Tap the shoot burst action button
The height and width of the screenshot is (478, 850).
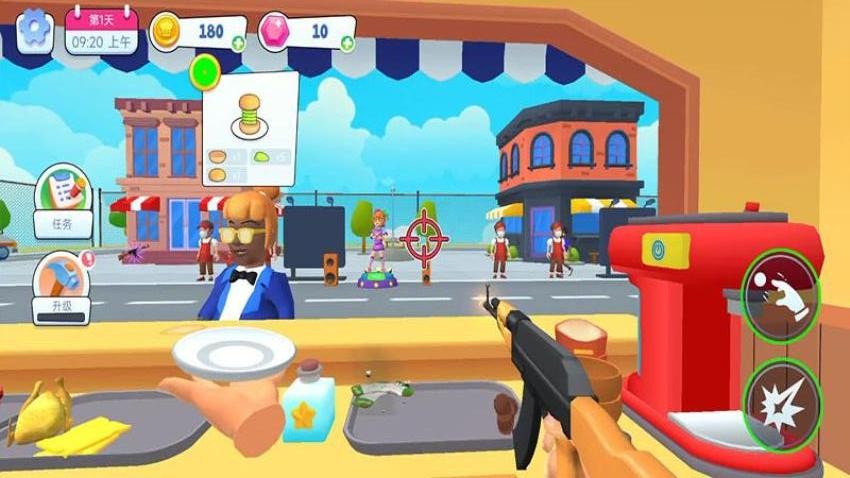tap(780, 403)
